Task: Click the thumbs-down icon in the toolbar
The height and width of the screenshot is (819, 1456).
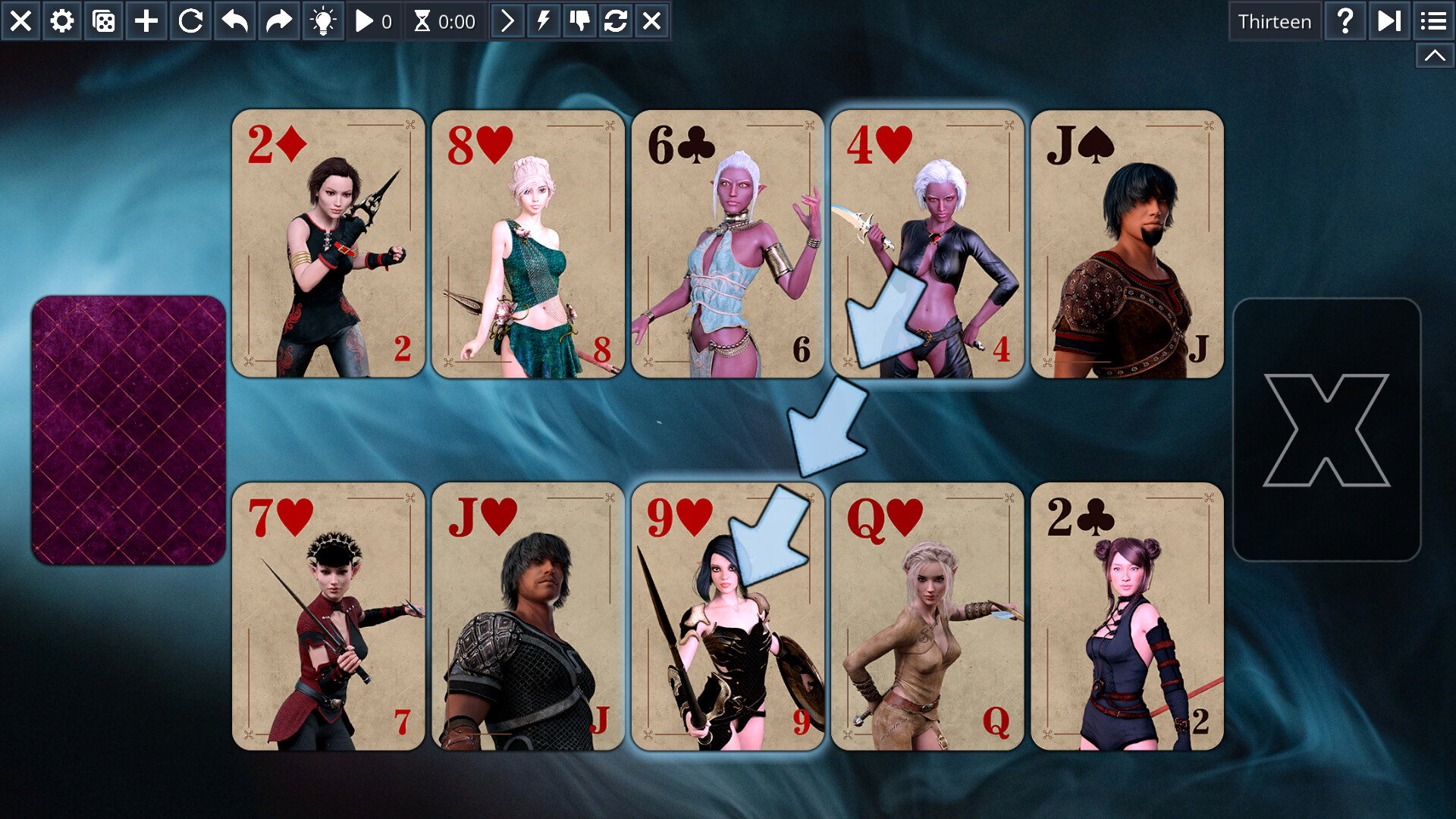Action: point(578,21)
